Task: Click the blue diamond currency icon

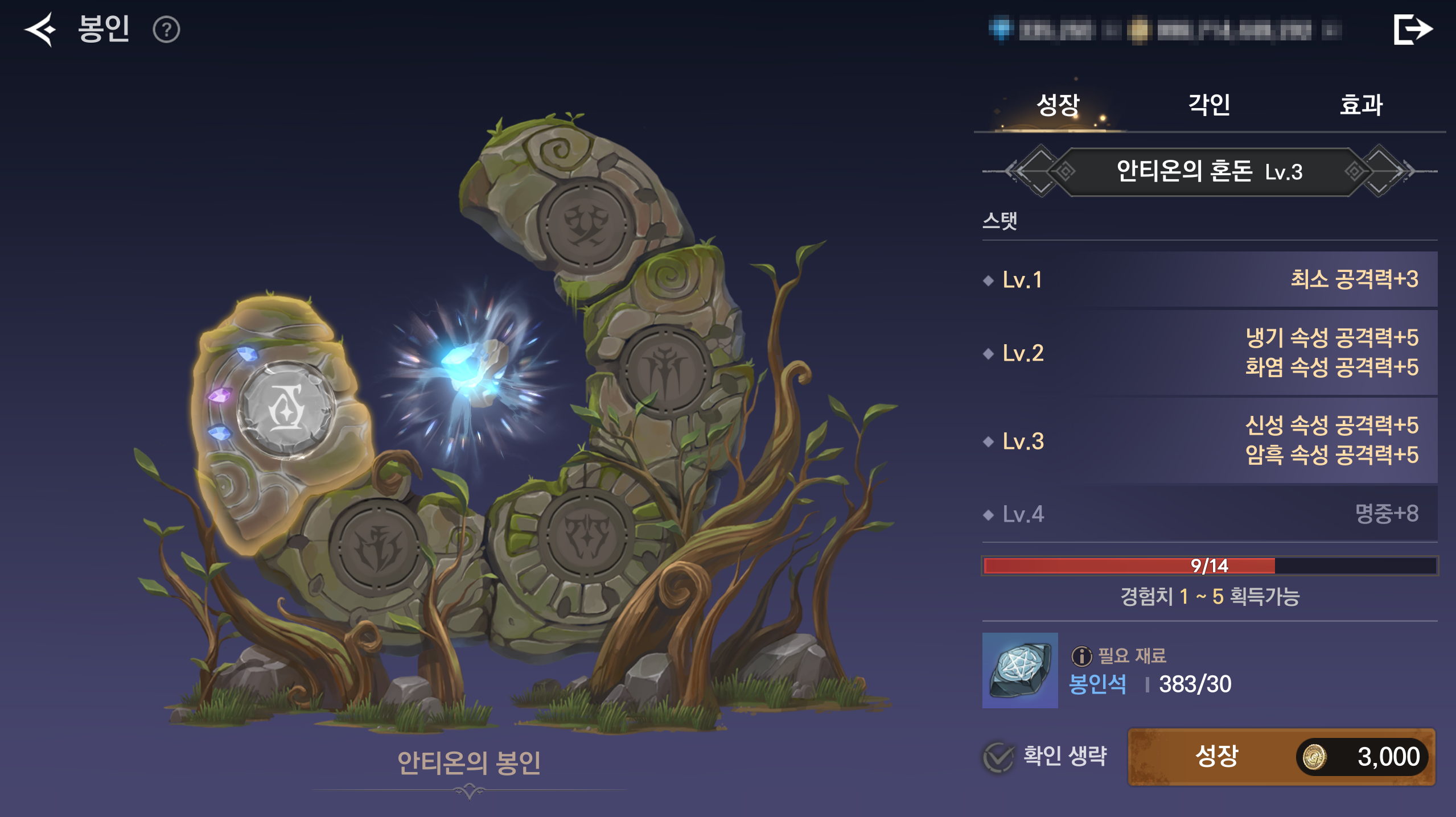Action: tap(1001, 30)
